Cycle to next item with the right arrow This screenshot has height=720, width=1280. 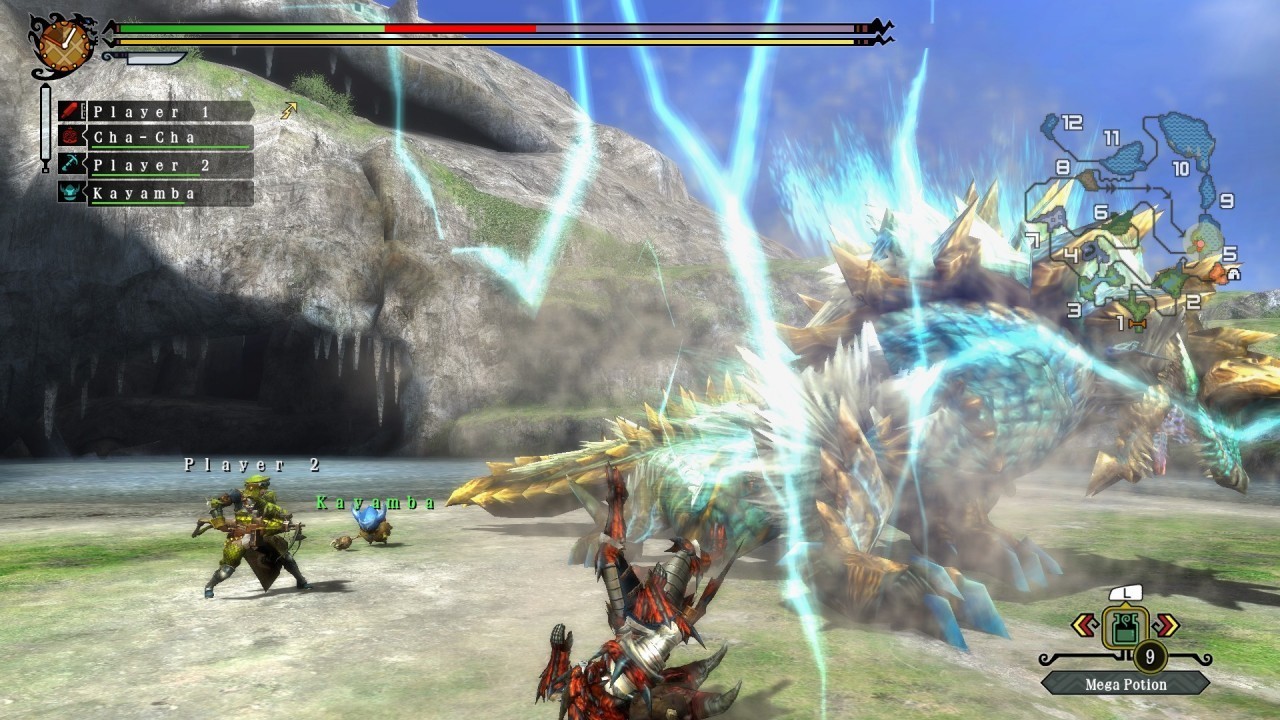click(x=1166, y=624)
